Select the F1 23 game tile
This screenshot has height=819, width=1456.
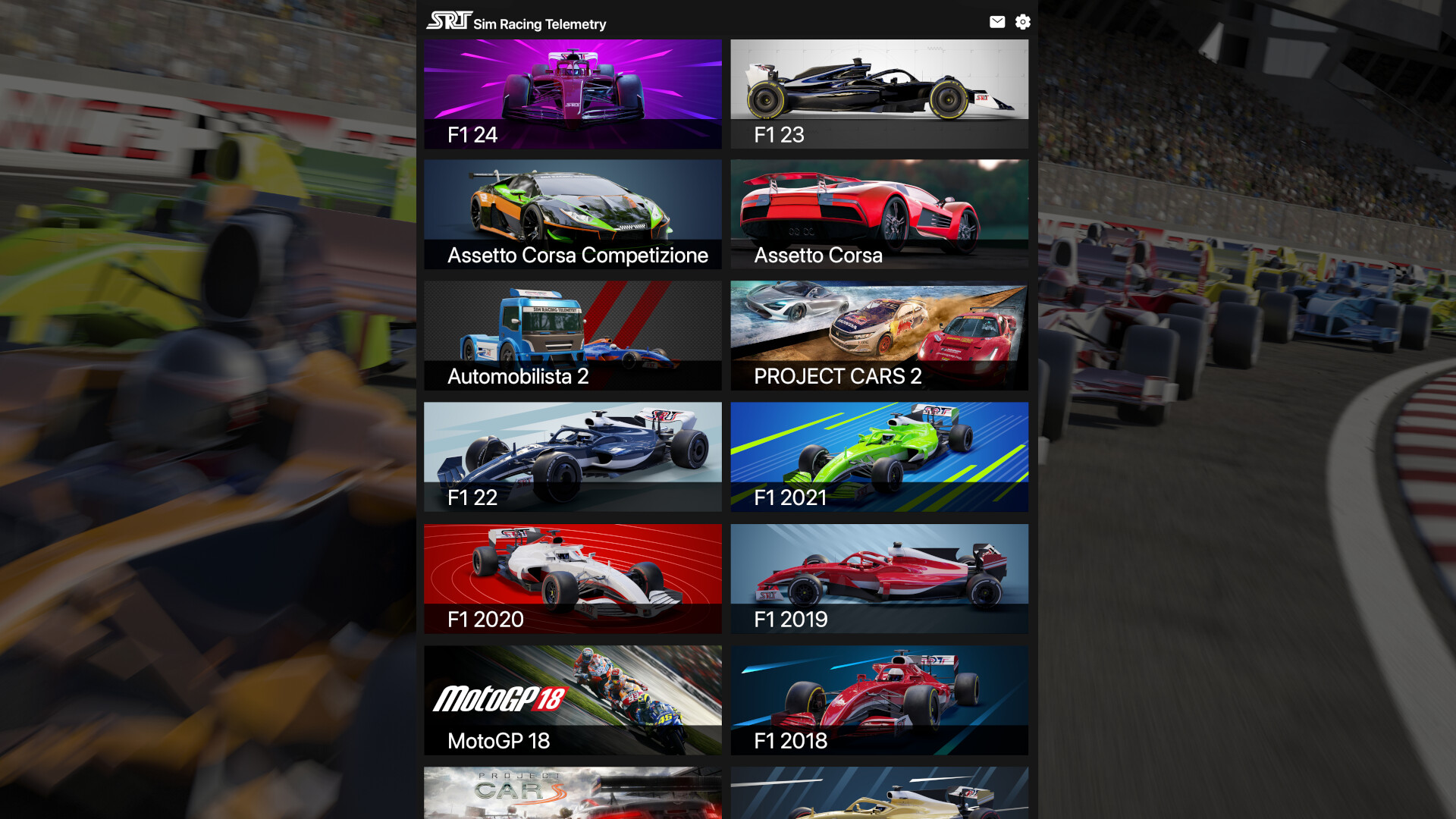point(879,93)
